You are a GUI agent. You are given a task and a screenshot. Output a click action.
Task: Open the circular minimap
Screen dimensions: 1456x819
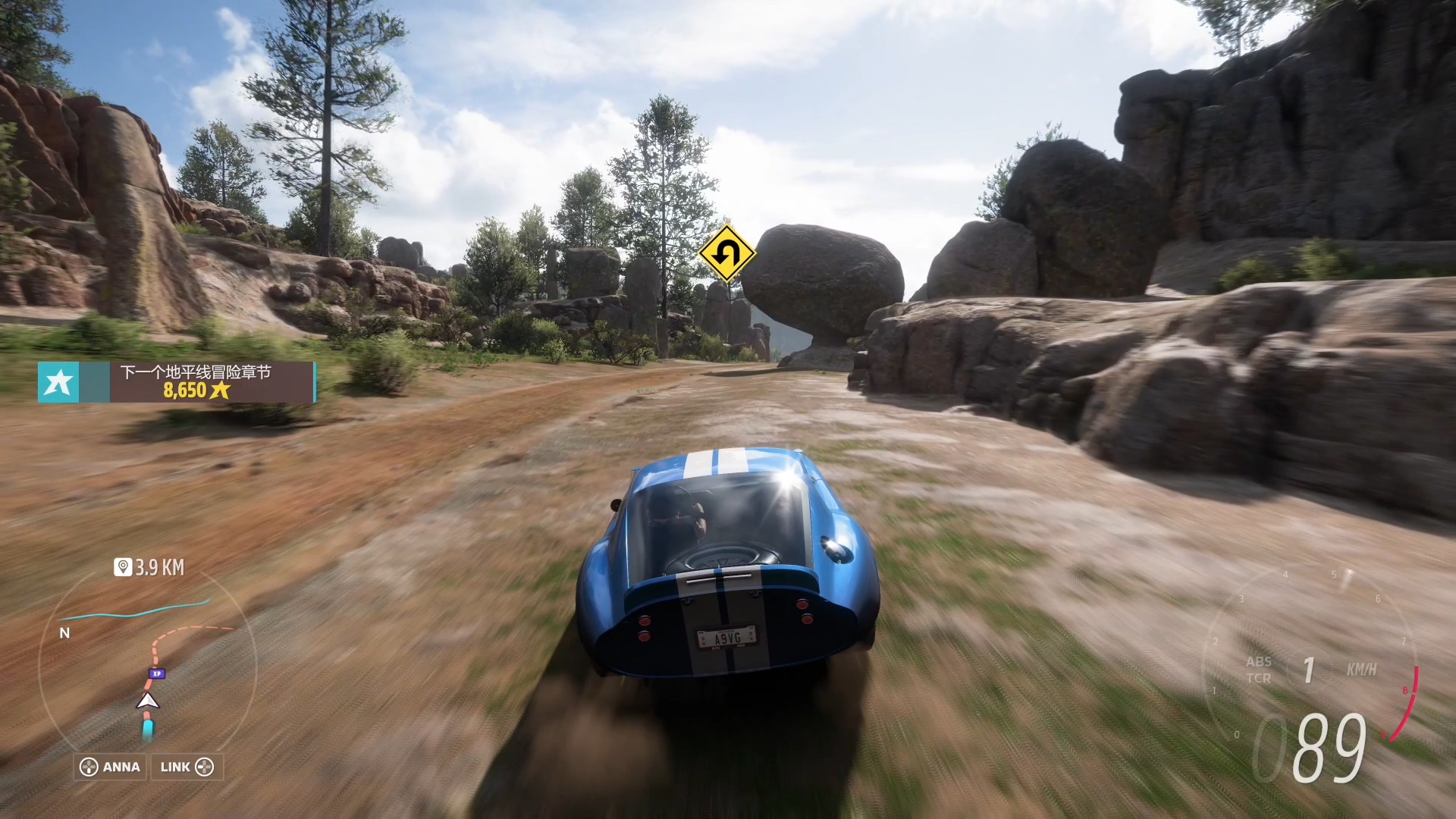click(148, 667)
